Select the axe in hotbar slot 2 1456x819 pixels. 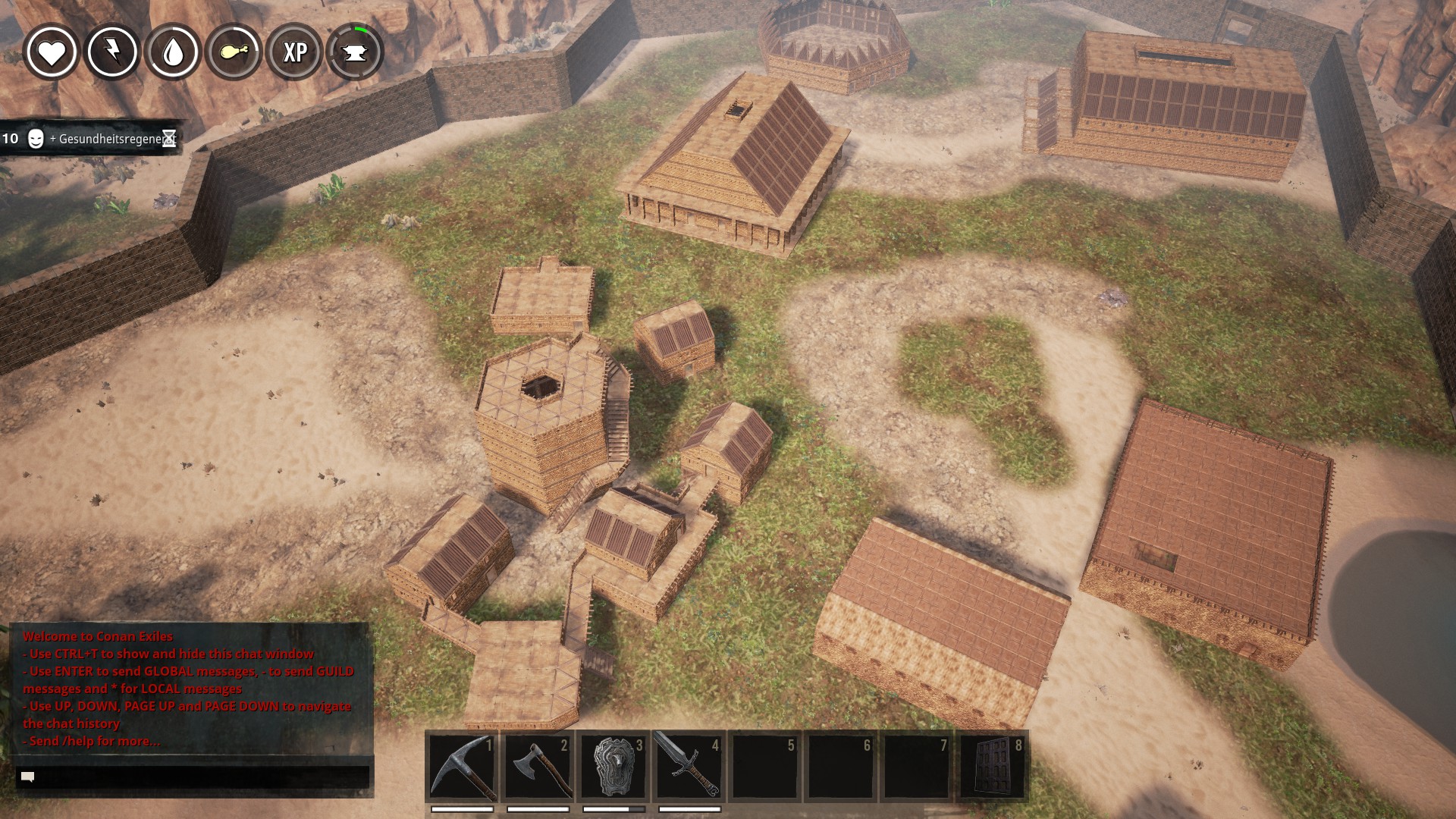[538, 767]
